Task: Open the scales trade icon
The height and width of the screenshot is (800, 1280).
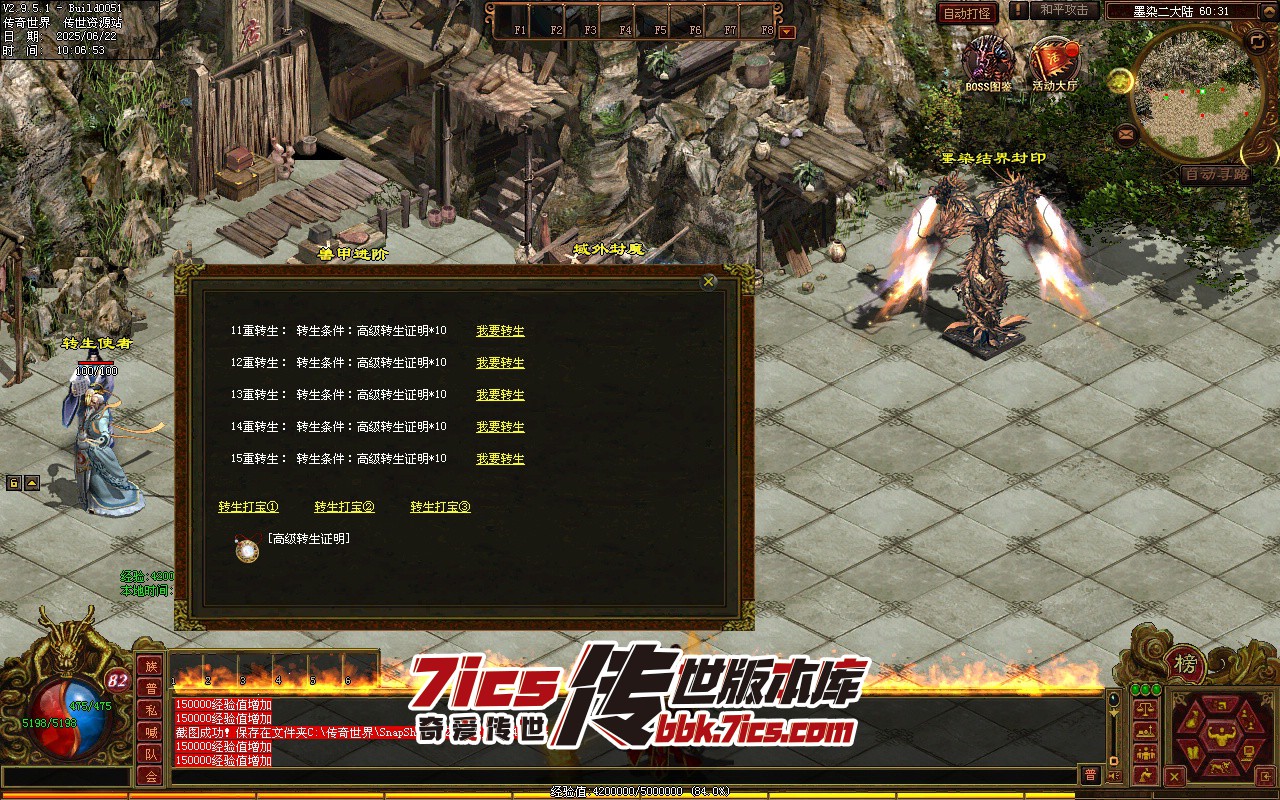Action: click(x=1146, y=708)
